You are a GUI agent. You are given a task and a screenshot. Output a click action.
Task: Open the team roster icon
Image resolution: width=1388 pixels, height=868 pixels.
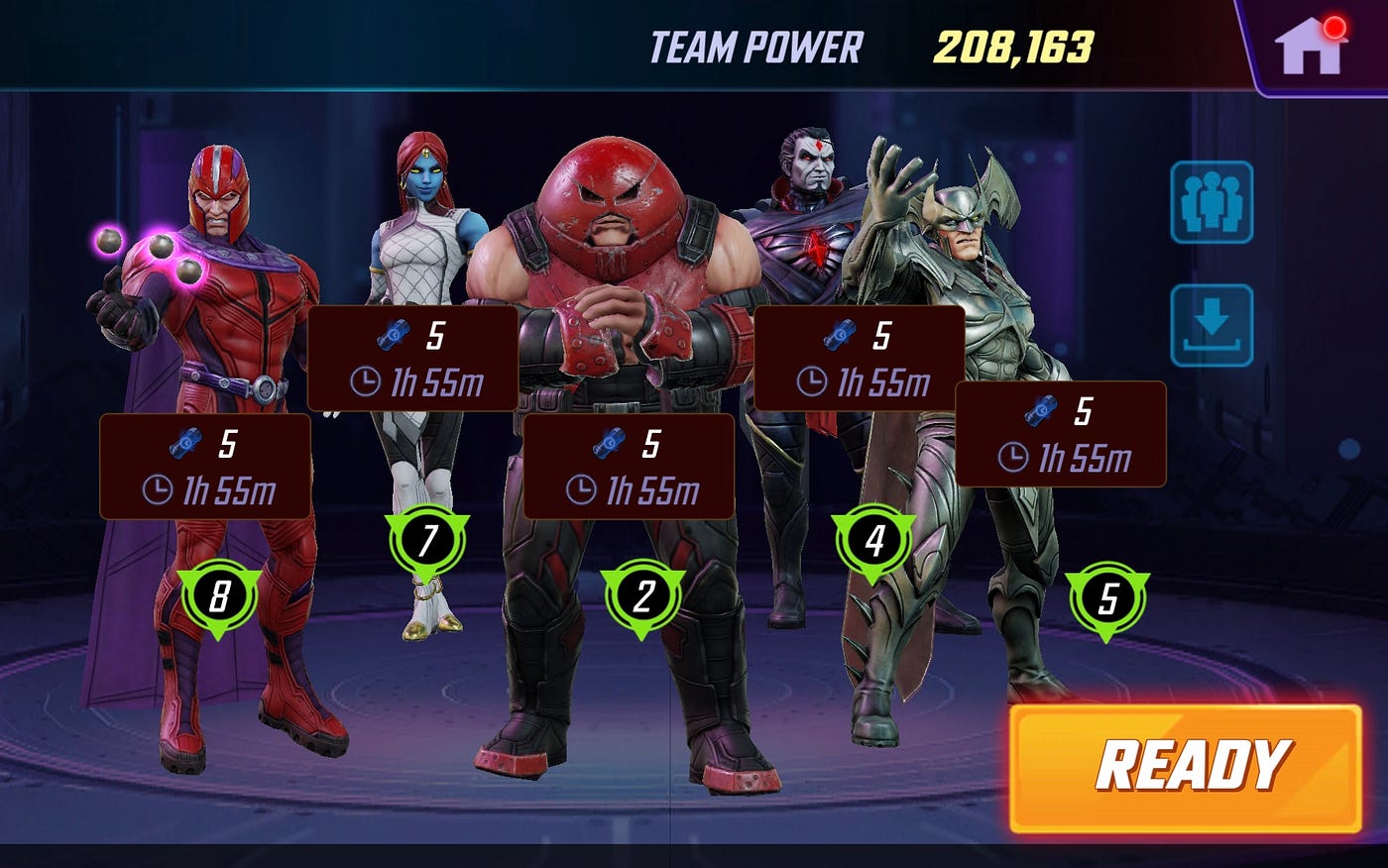point(1212,203)
